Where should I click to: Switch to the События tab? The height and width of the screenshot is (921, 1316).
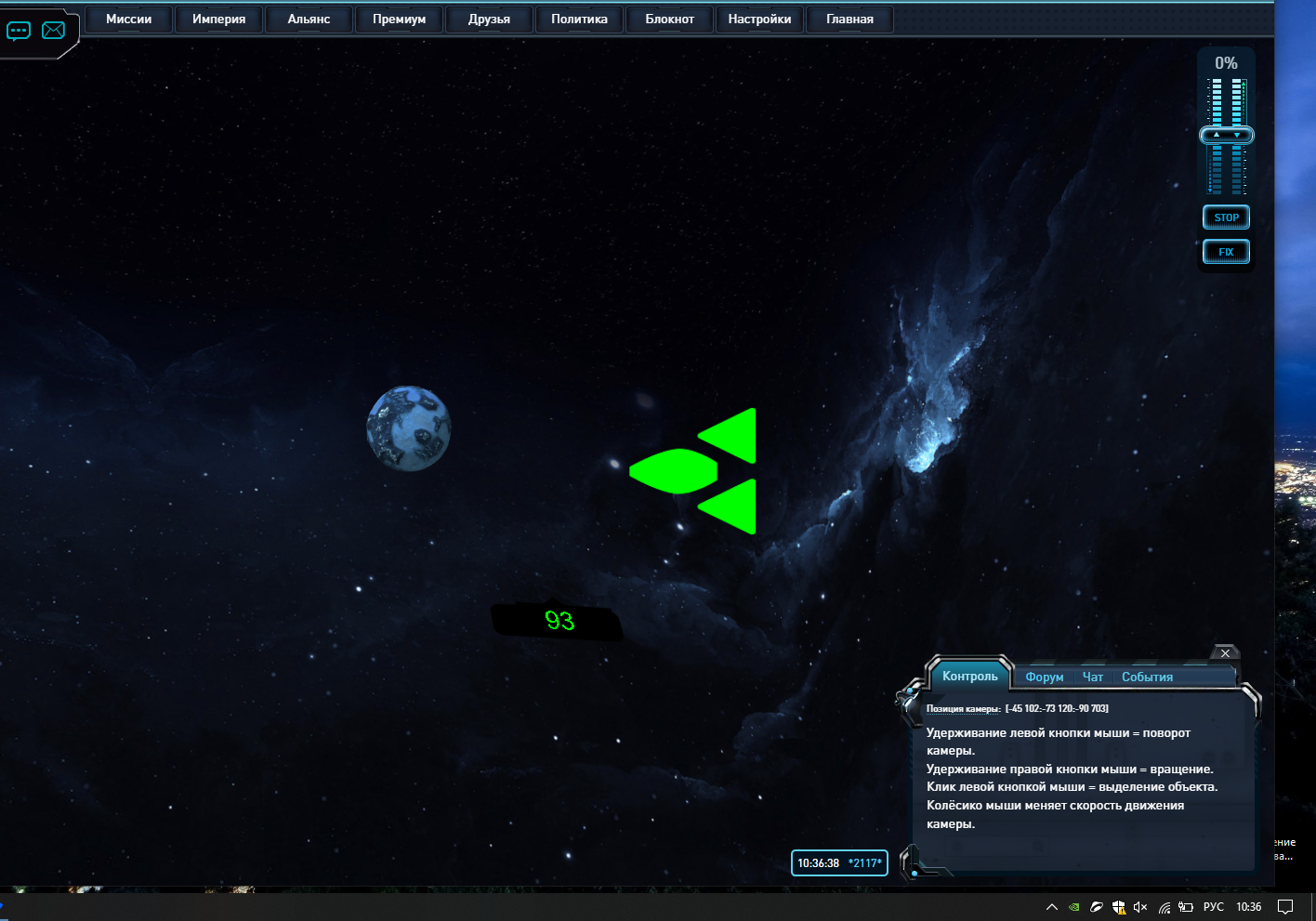[x=1147, y=678]
